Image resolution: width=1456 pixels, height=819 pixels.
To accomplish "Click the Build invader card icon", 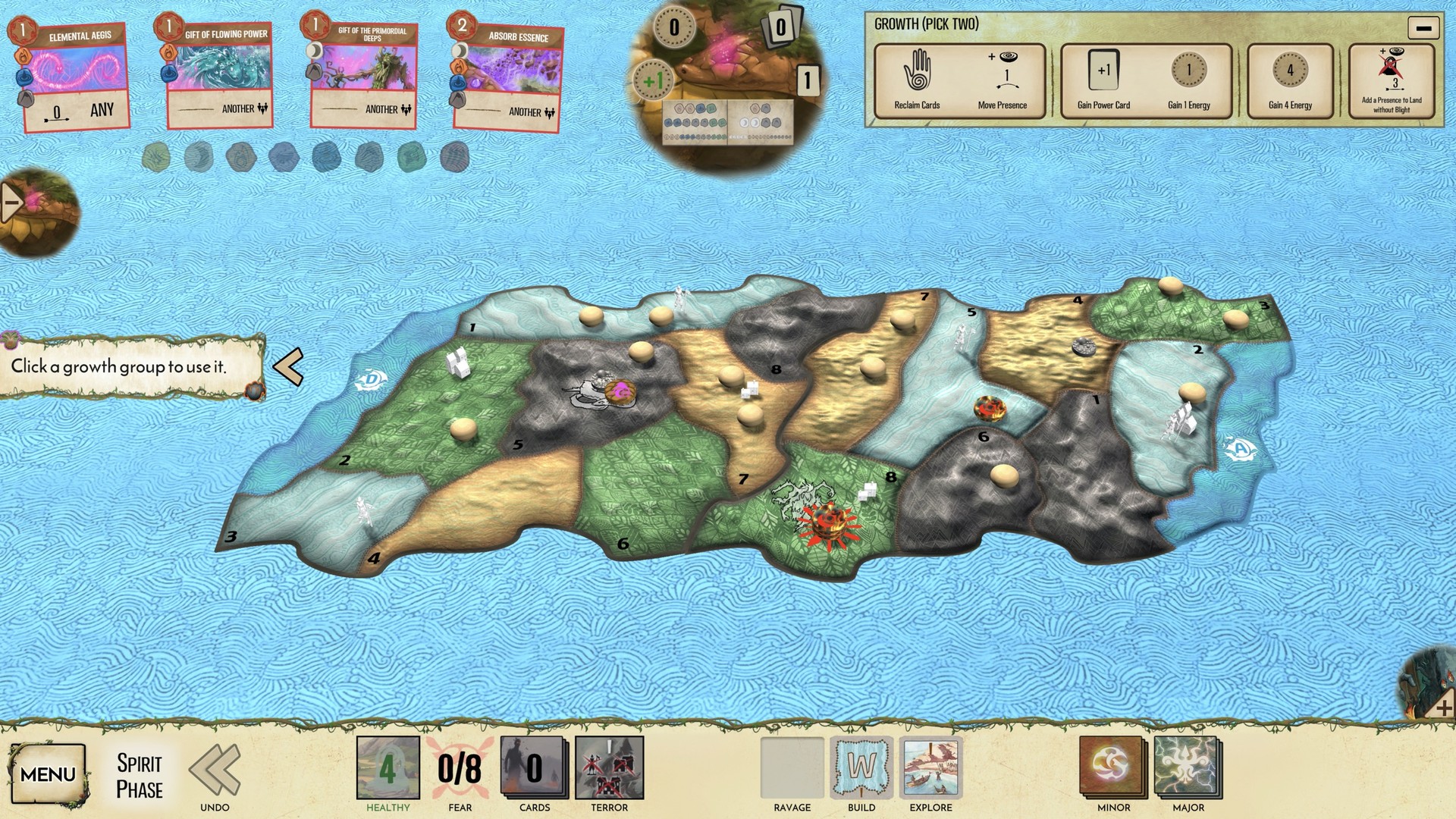I will pos(863,768).
